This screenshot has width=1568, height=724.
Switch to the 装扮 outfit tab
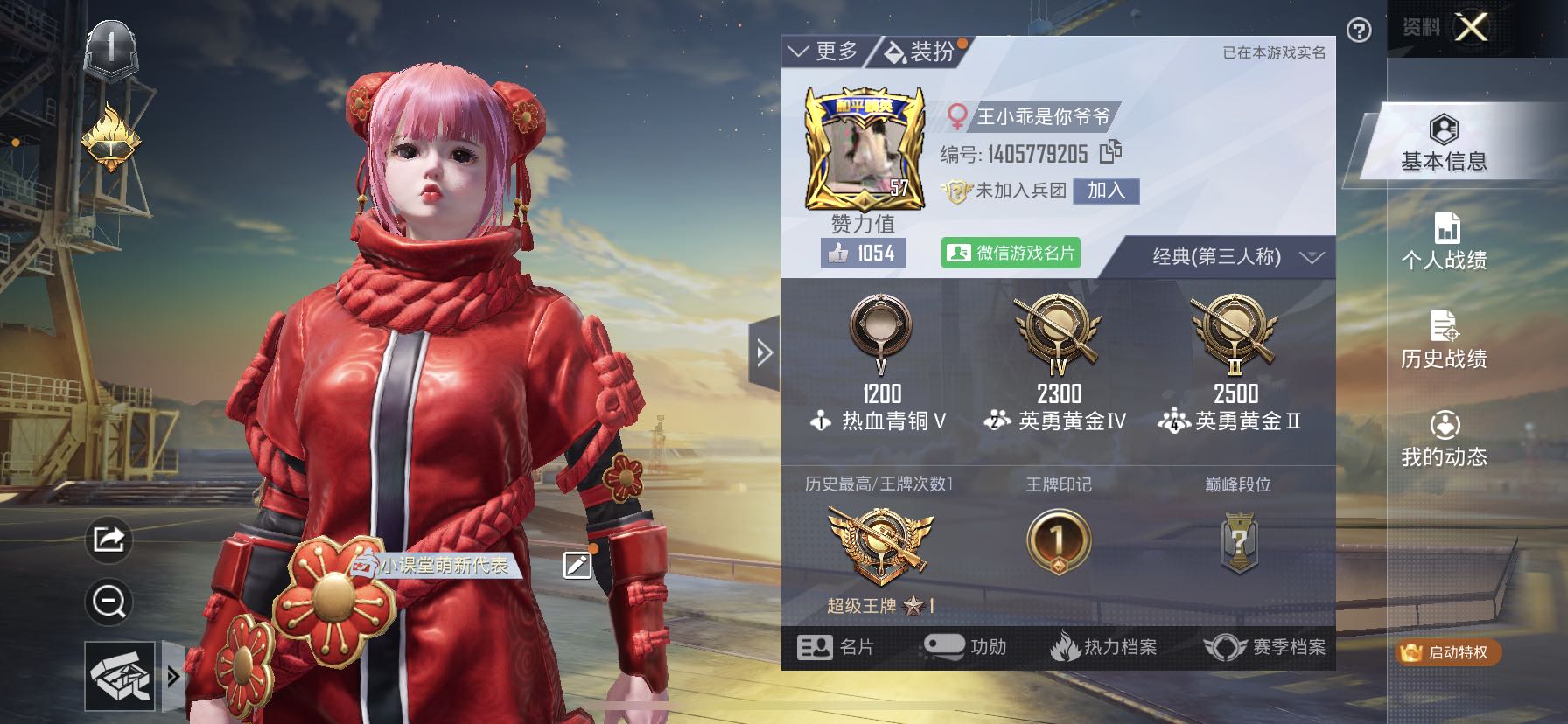[x=920, y=52]
